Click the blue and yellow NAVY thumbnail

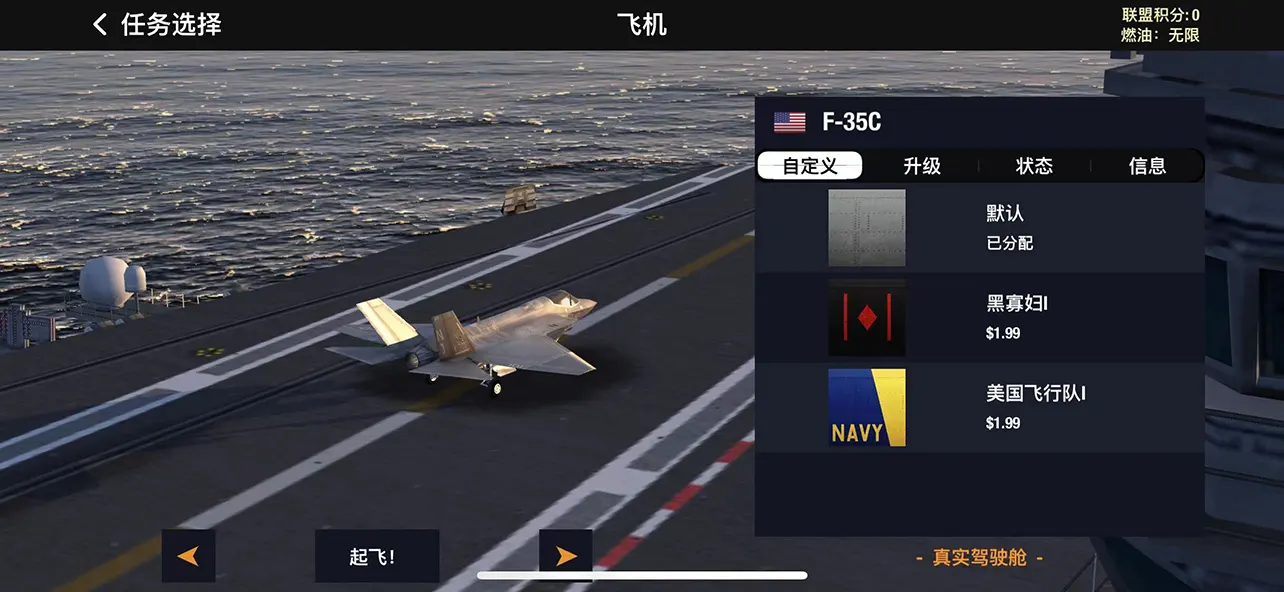(867, 407)
